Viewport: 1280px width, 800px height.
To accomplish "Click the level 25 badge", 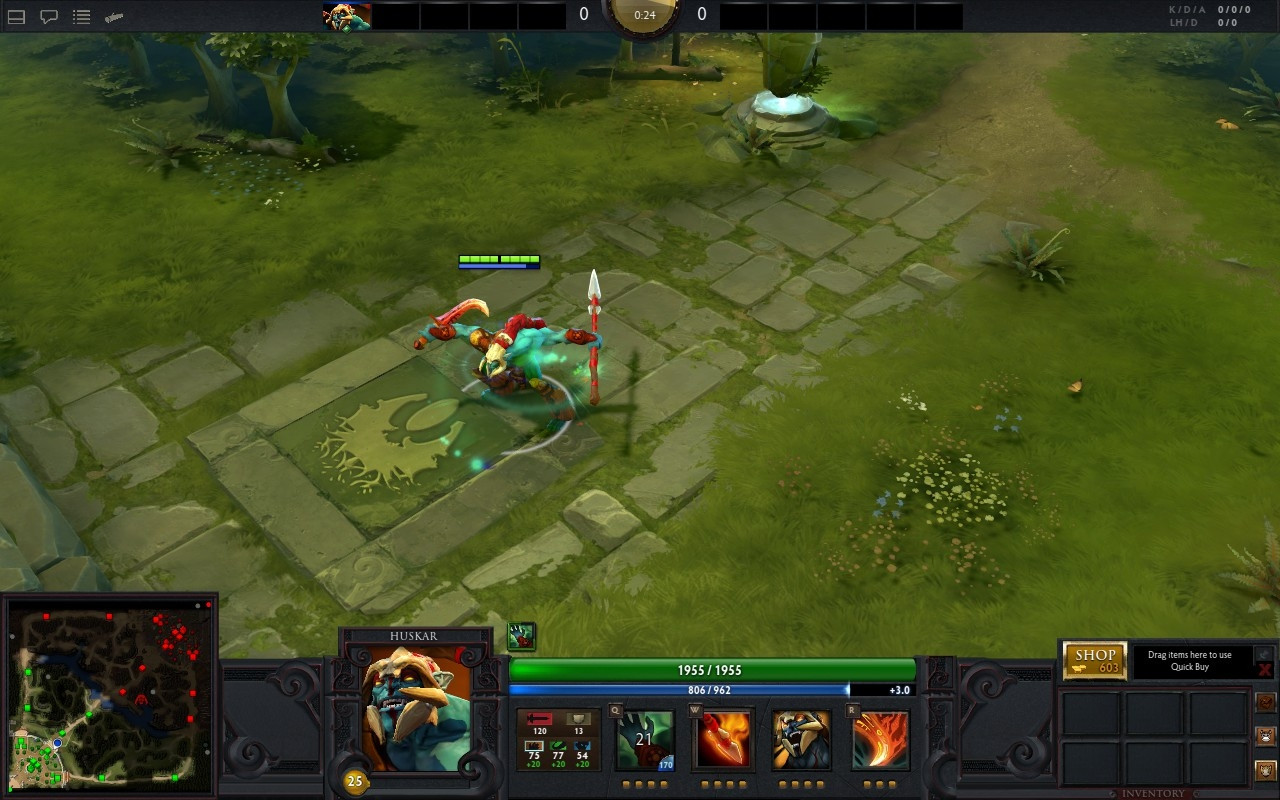I will pos(354,781).
